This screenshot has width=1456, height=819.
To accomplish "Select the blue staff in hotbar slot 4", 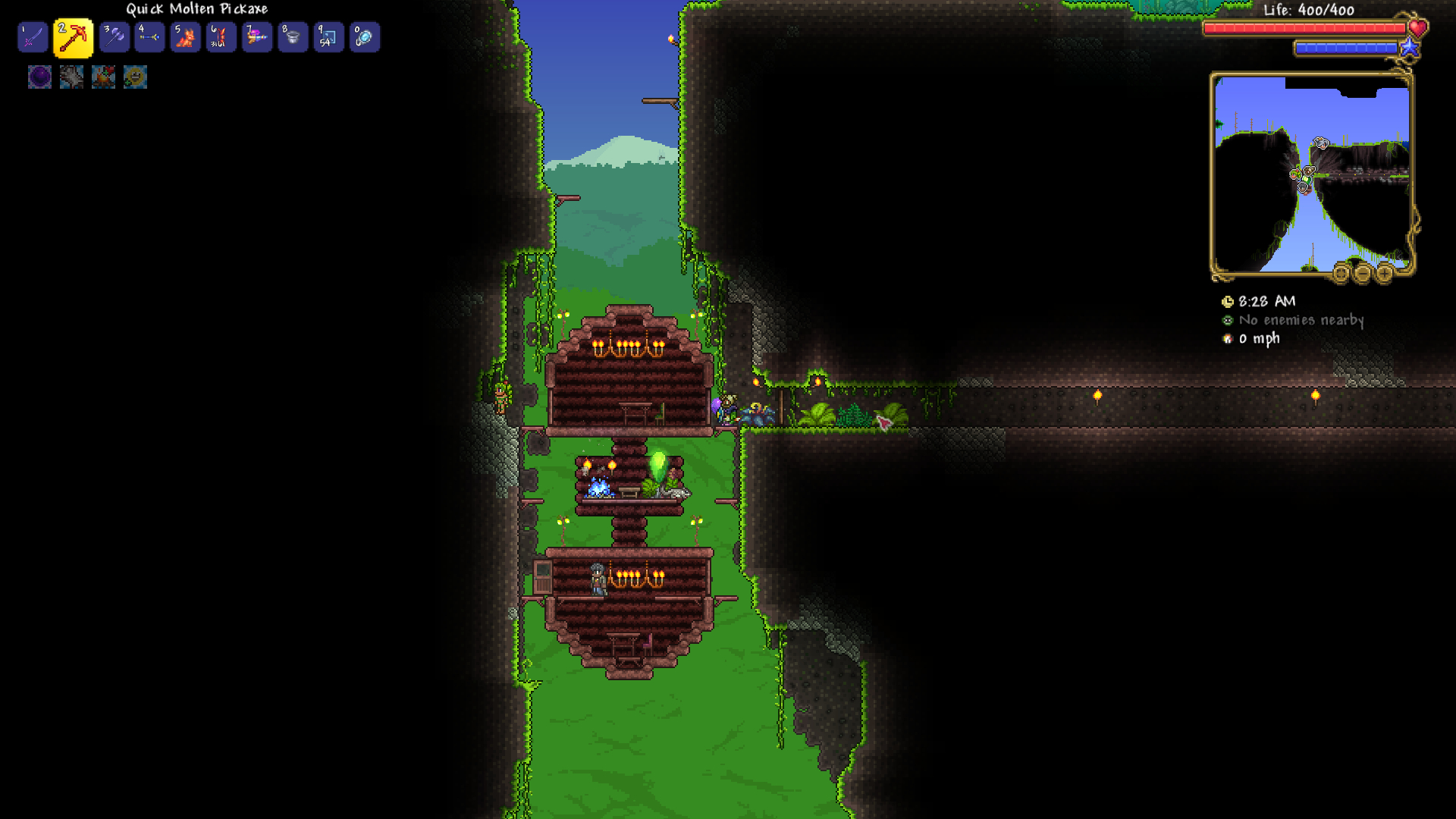I will [149, 37].
